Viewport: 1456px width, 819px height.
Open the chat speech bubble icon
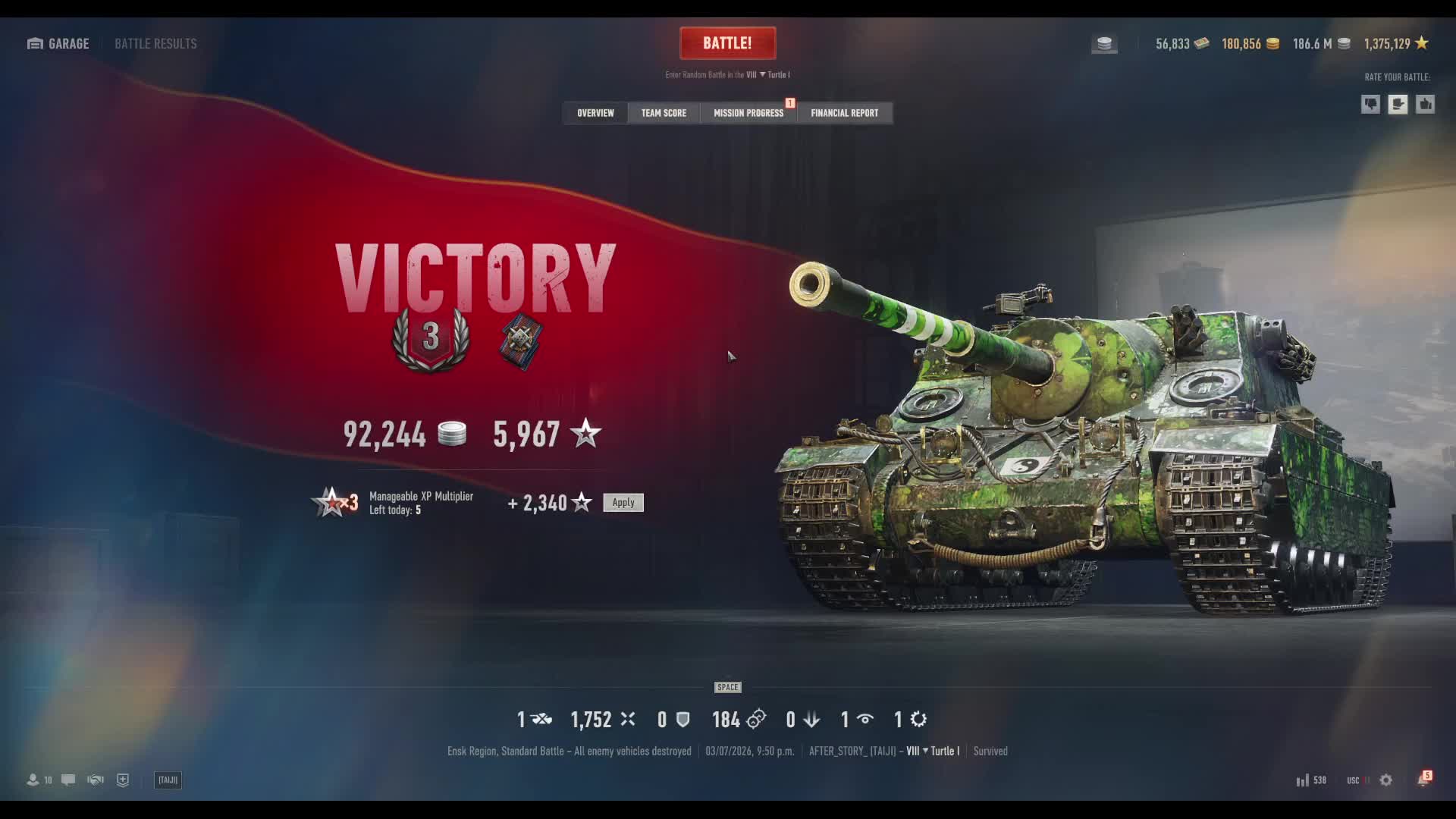68,780
